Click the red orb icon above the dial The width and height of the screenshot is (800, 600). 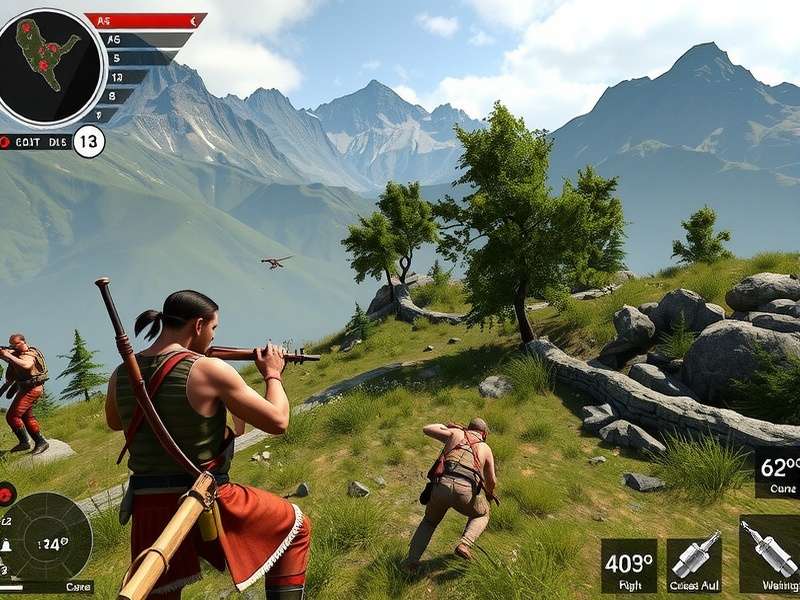(6, 494)
